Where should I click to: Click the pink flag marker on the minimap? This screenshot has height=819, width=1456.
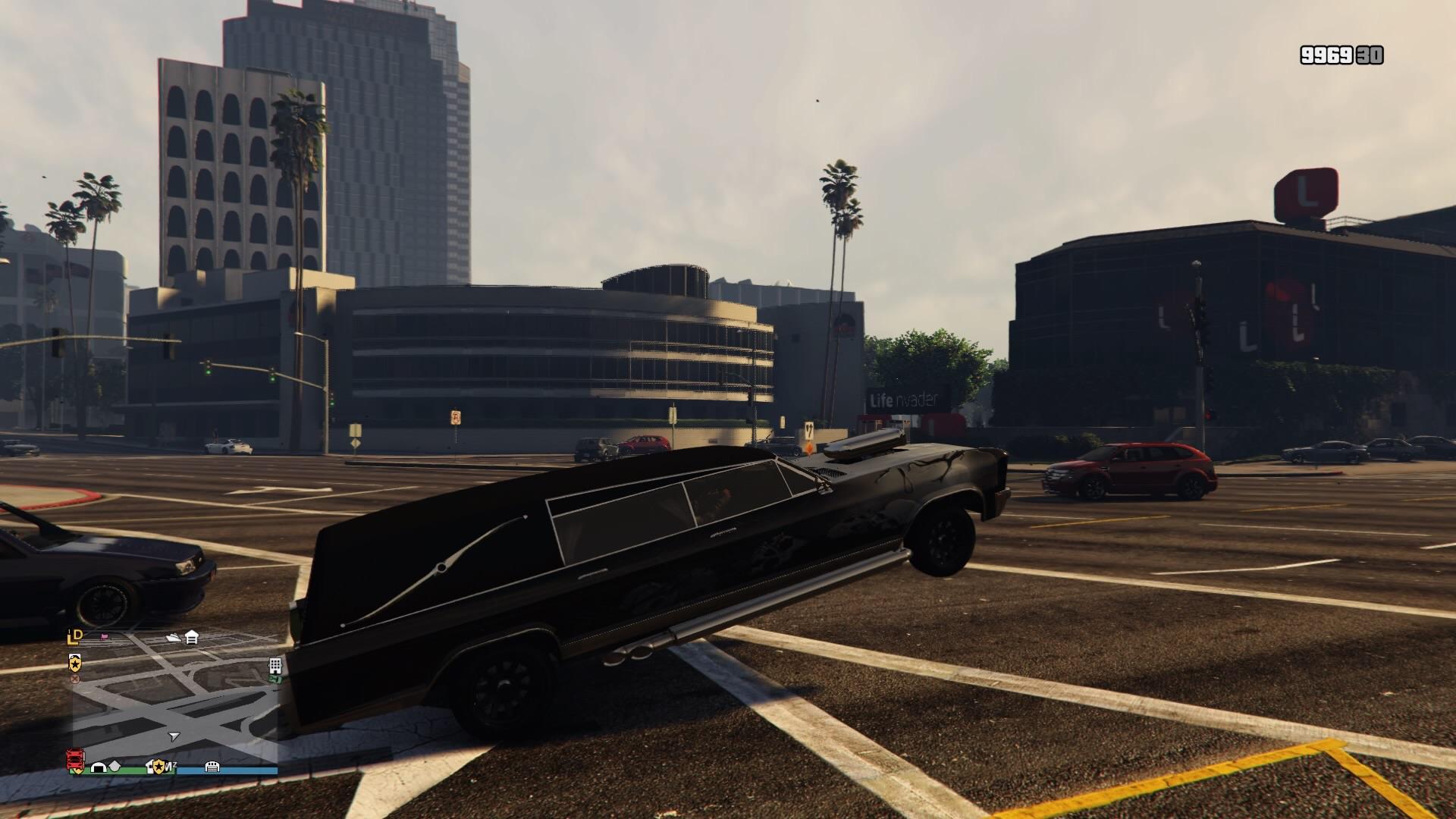pyautogui.click(x=104, y=636)
